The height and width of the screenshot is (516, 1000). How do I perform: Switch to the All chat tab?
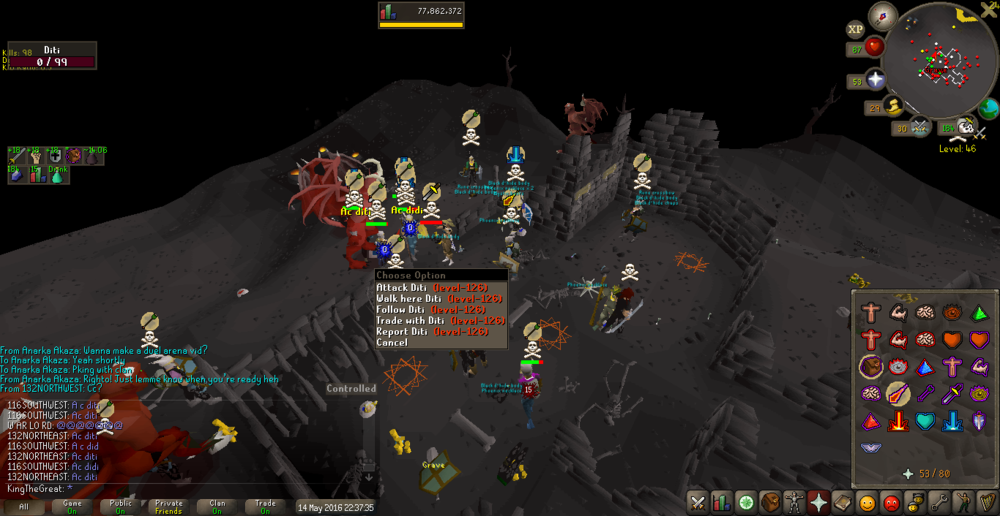click(x=24, y=507)
